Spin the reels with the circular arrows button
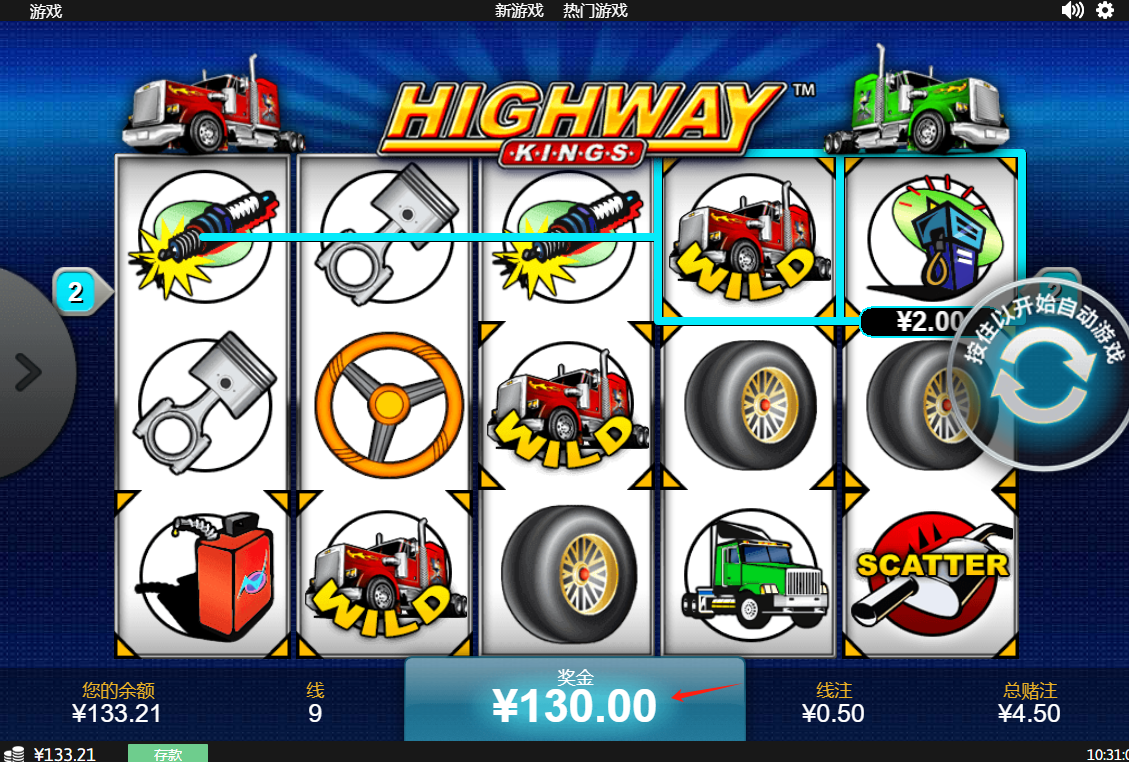Viewport: 1129px width, 762px height. (x=1042, y=381)
